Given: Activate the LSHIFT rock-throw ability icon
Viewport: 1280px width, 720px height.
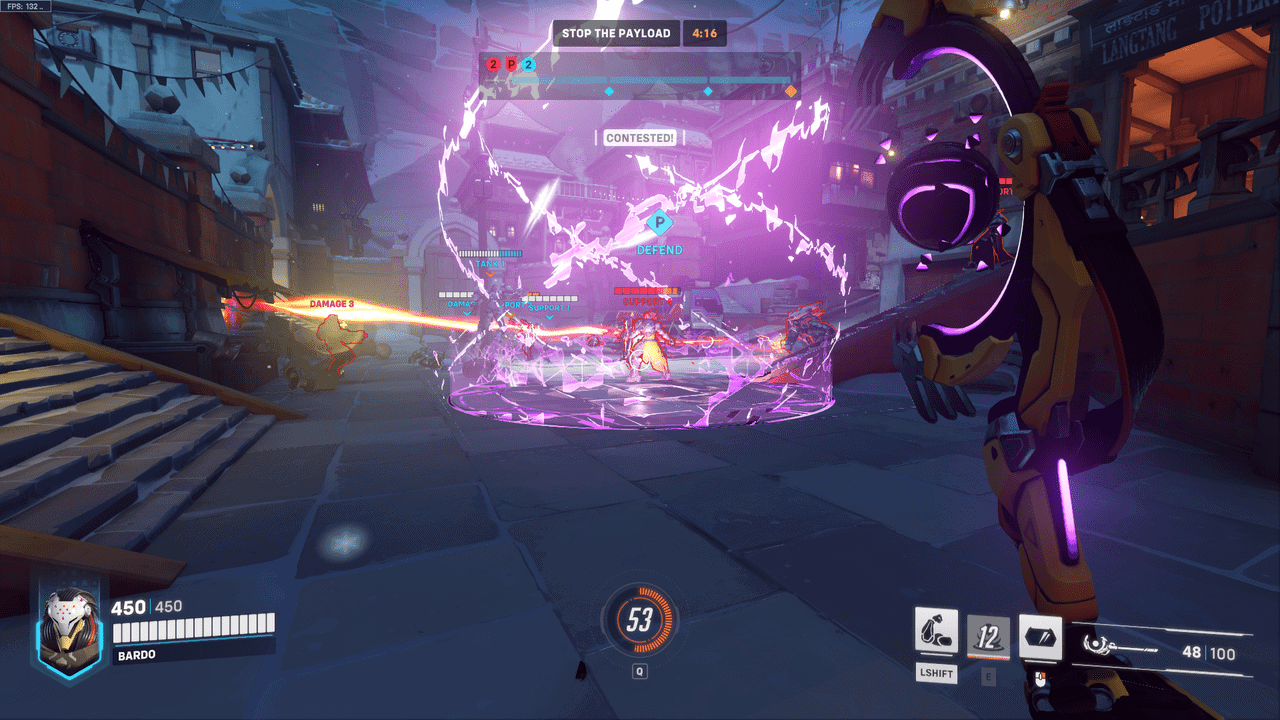Looking at the screenshot, I should pos(936,632).
